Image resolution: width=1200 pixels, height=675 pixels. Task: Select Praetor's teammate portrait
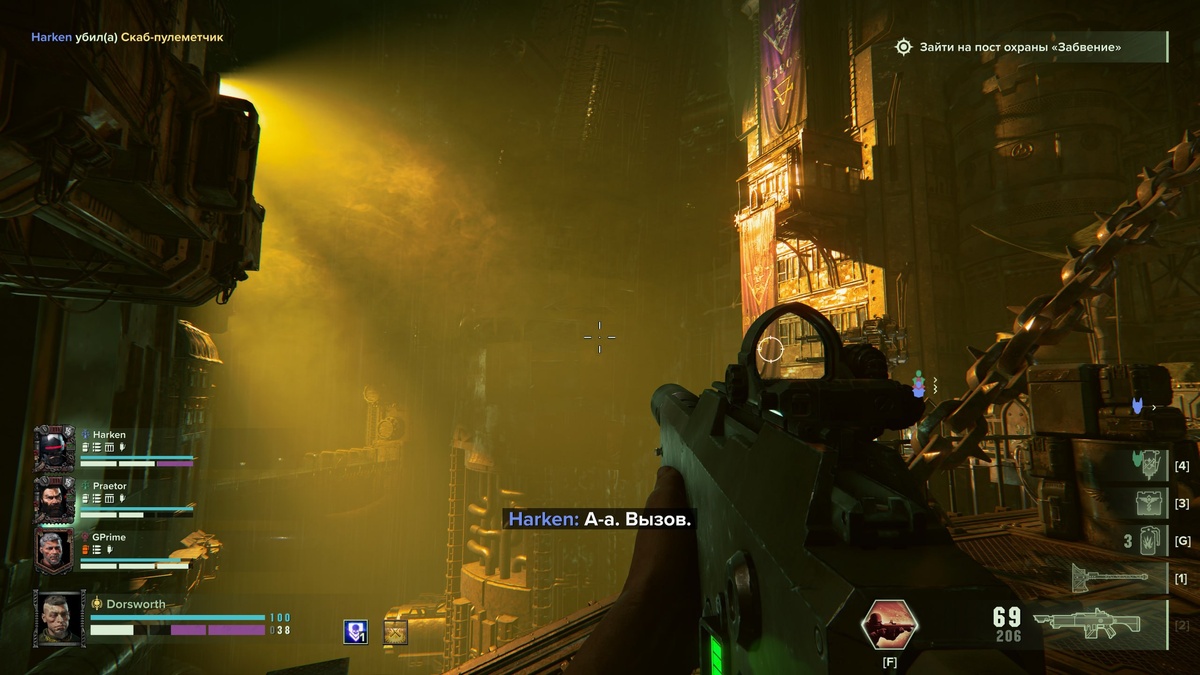tap(54, 498)
